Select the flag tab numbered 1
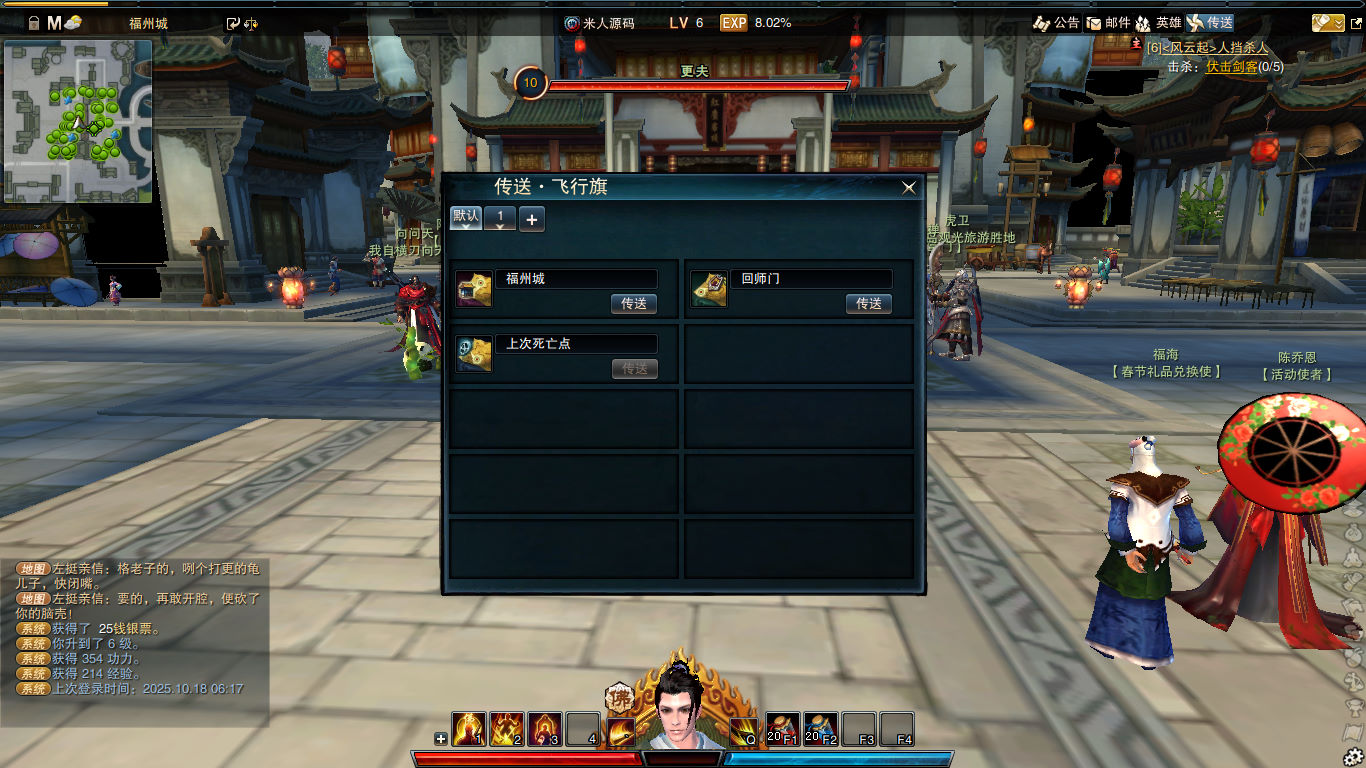 [x=500, y=218]
